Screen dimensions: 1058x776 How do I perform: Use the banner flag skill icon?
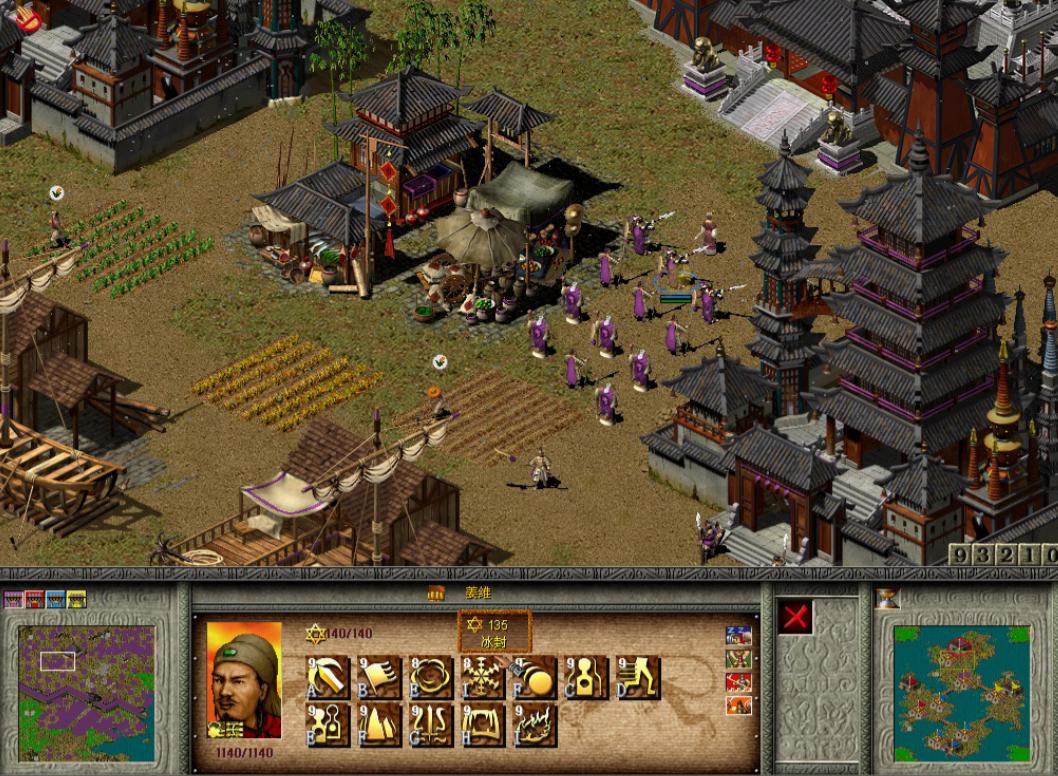click(x=380, y=678)
